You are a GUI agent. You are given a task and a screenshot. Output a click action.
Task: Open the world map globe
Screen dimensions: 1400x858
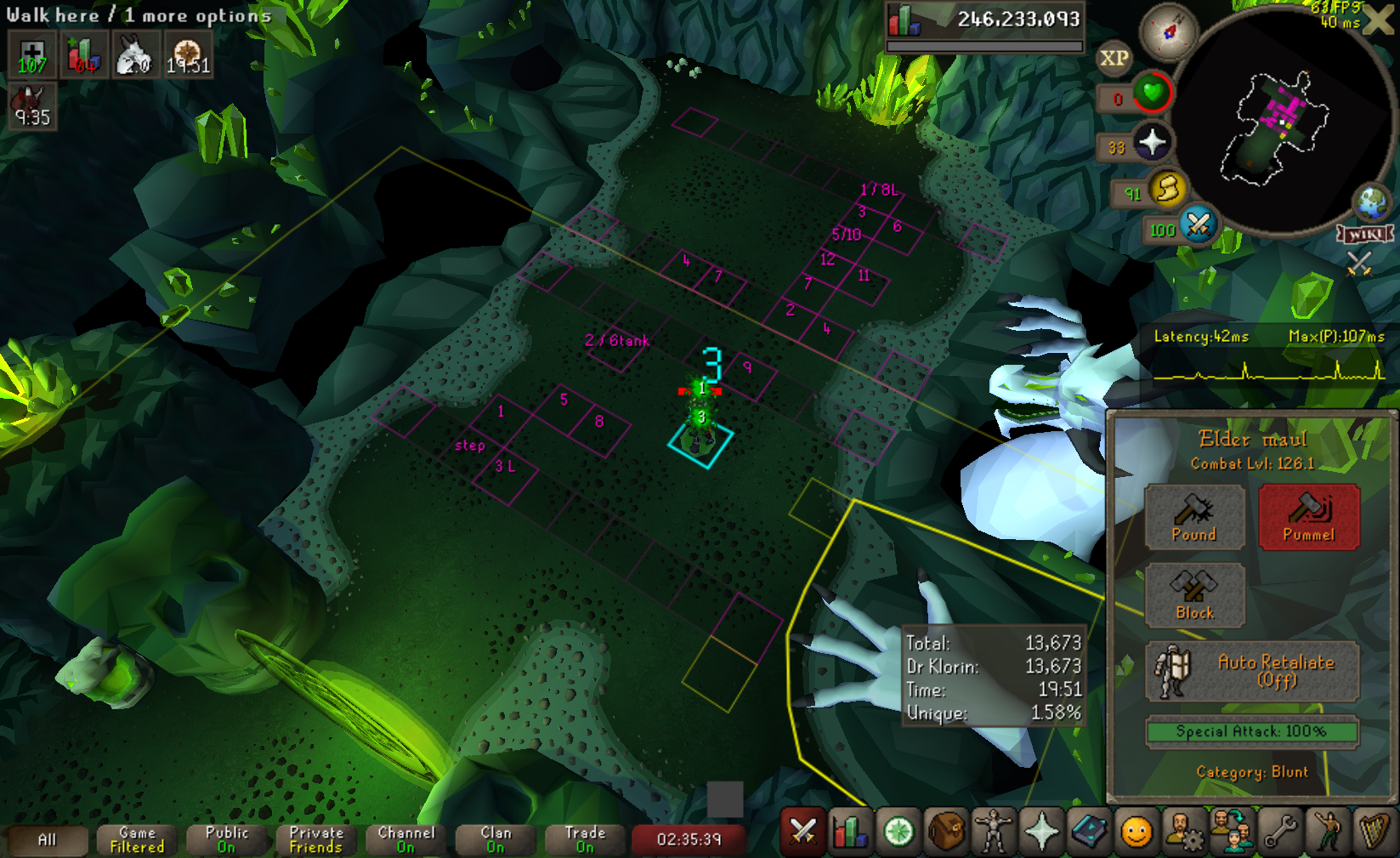[1372, 202]
